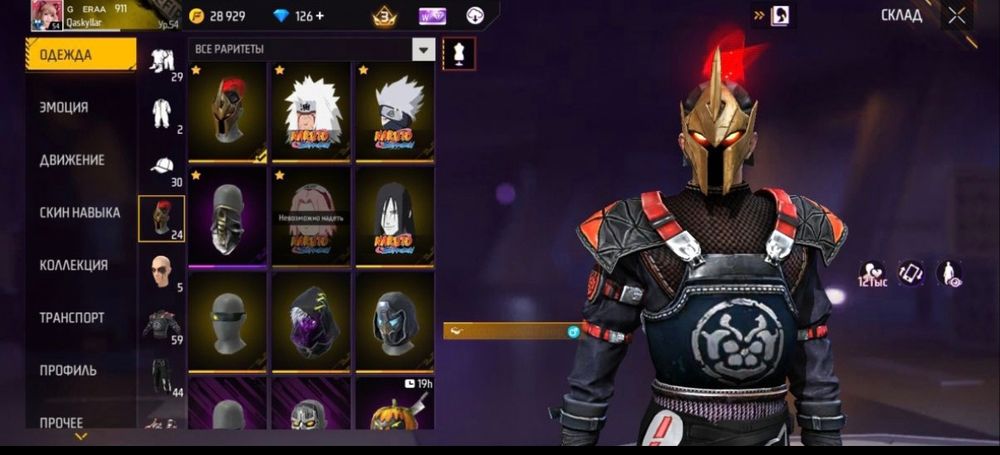Open the white cap subcategory

click(161, 166)
